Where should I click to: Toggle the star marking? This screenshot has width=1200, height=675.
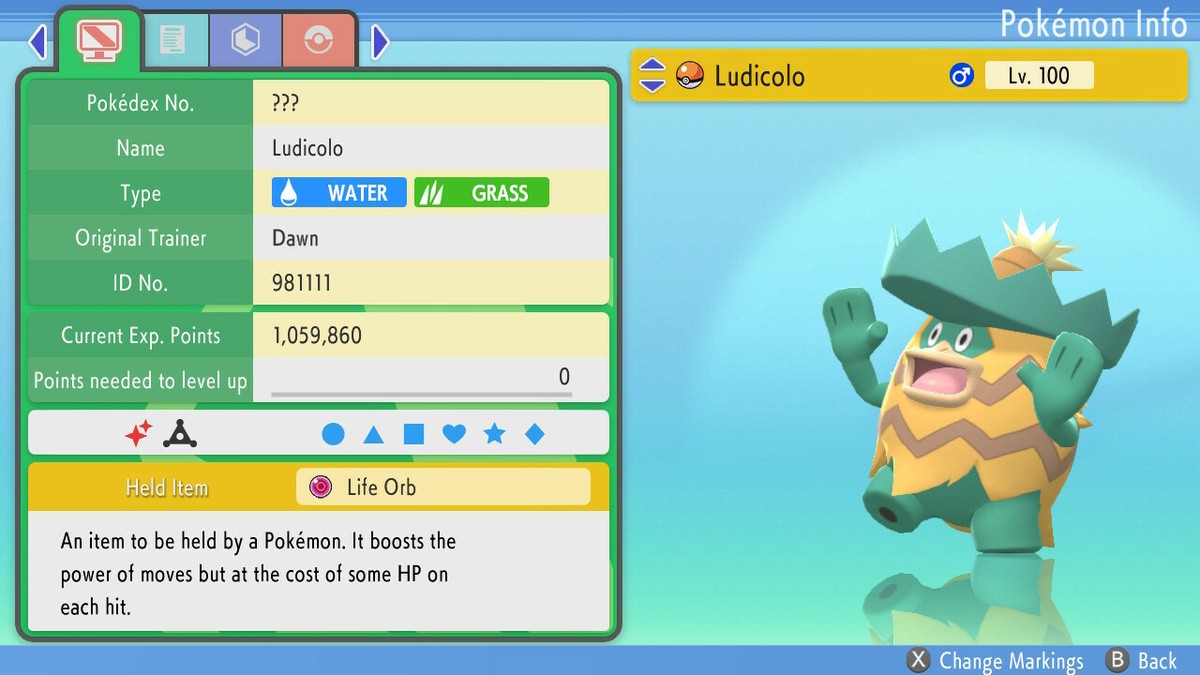[x=494, y=434]
